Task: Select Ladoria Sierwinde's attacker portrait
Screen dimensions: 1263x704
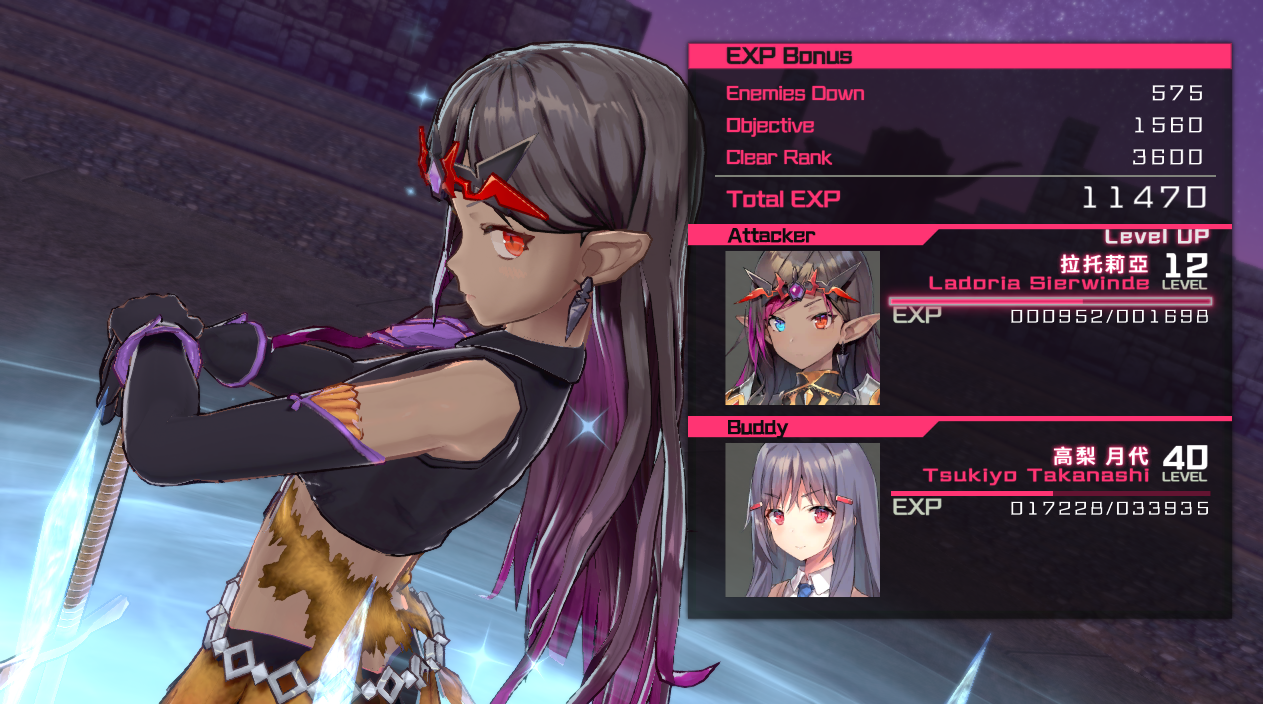Action: click(x=802, y=327)
